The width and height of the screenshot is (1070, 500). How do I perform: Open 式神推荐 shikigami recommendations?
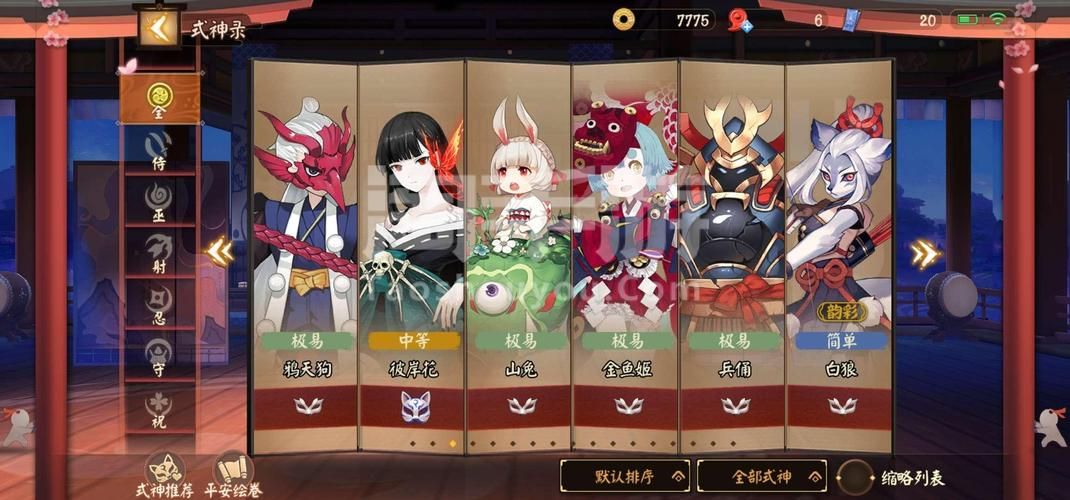pyautogui.click(x=165, y=473)
